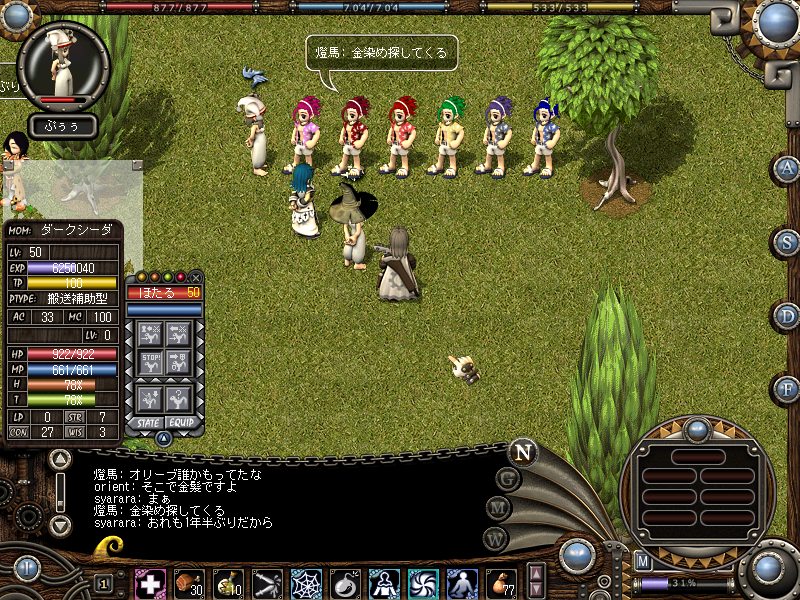Image resolution: width=800 pixels, height=600 pixels.
Task: Activate the bomb skill icon
Action: (345, 583)
